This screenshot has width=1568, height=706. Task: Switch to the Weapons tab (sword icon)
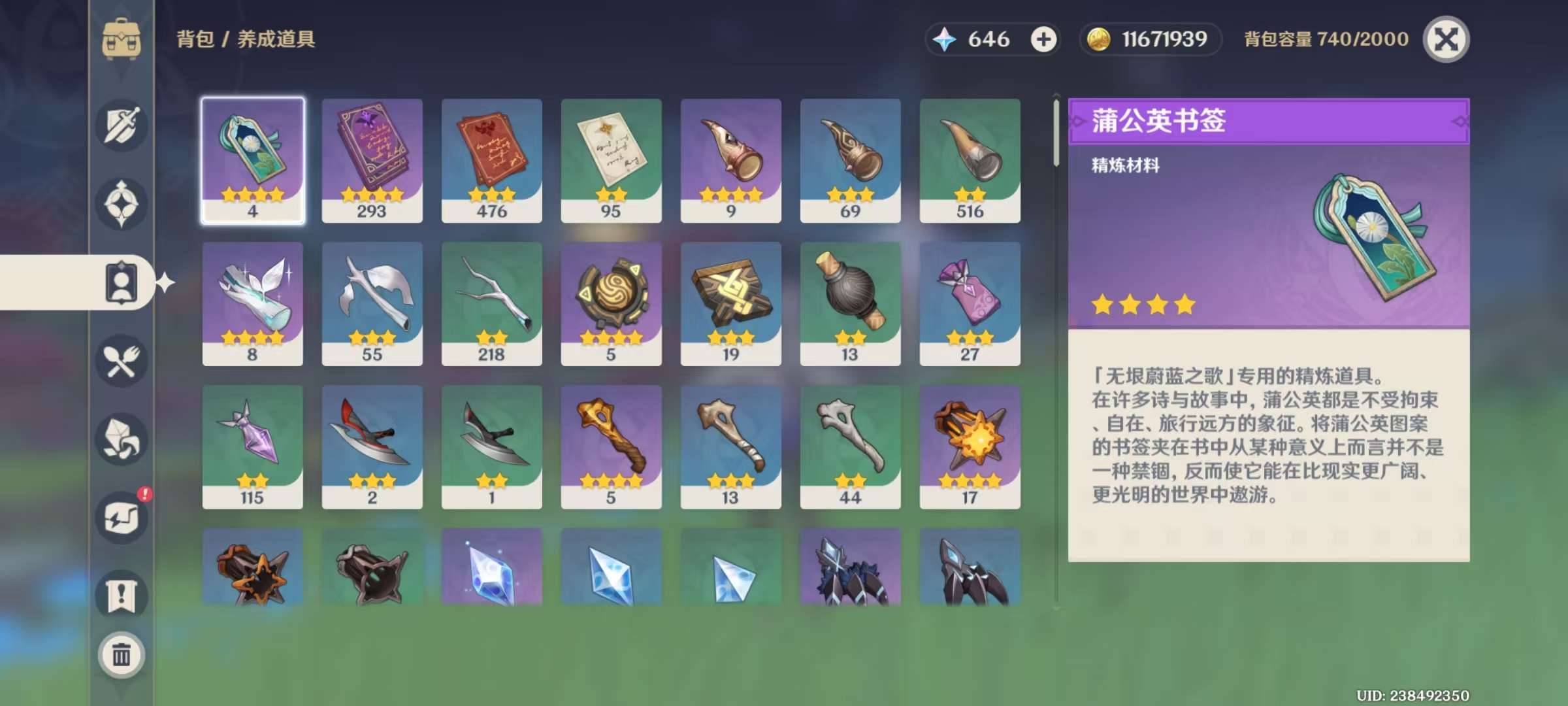coord(122,125)
